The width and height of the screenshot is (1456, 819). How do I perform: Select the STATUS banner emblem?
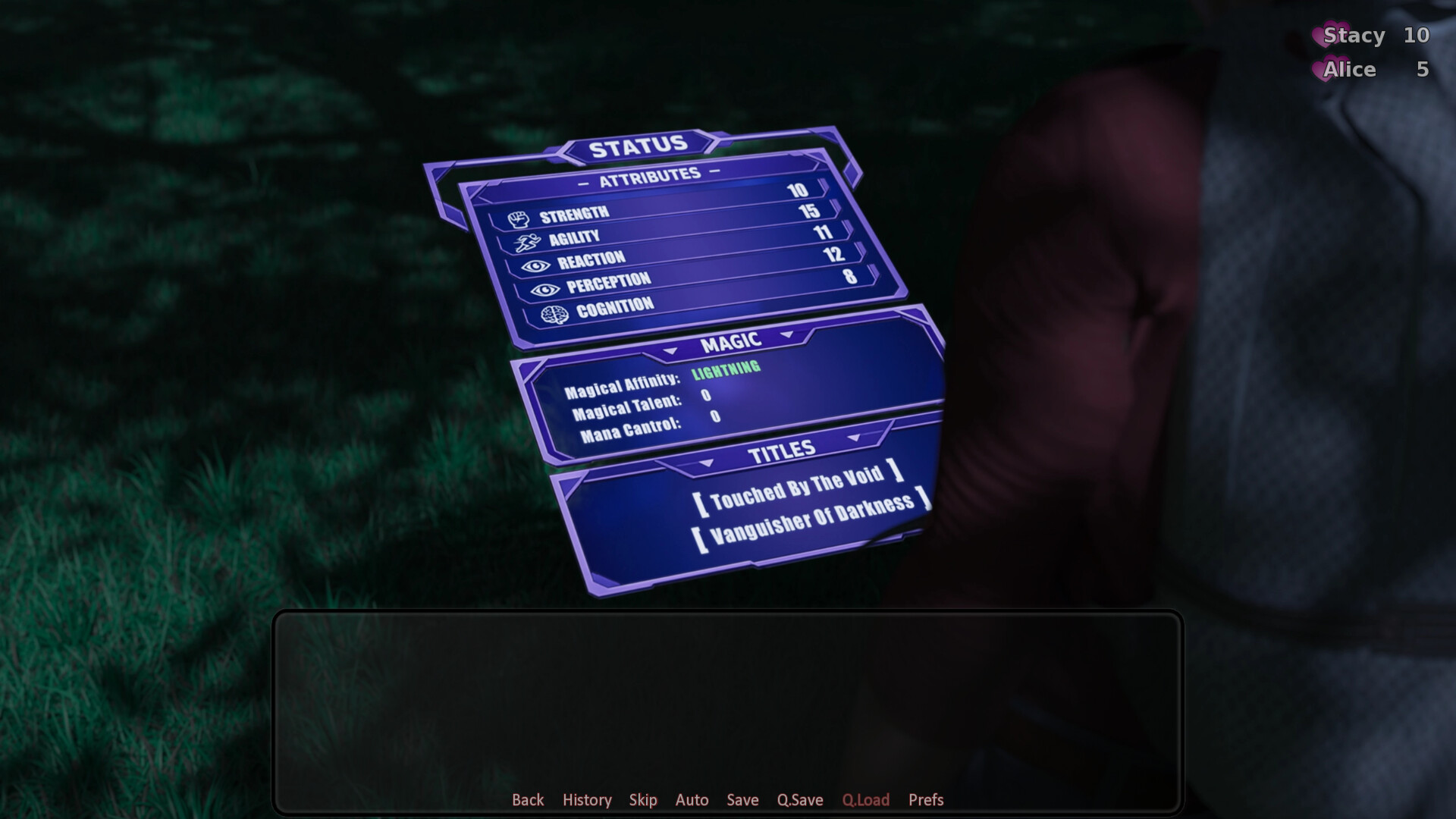click(x=639, y=144)
